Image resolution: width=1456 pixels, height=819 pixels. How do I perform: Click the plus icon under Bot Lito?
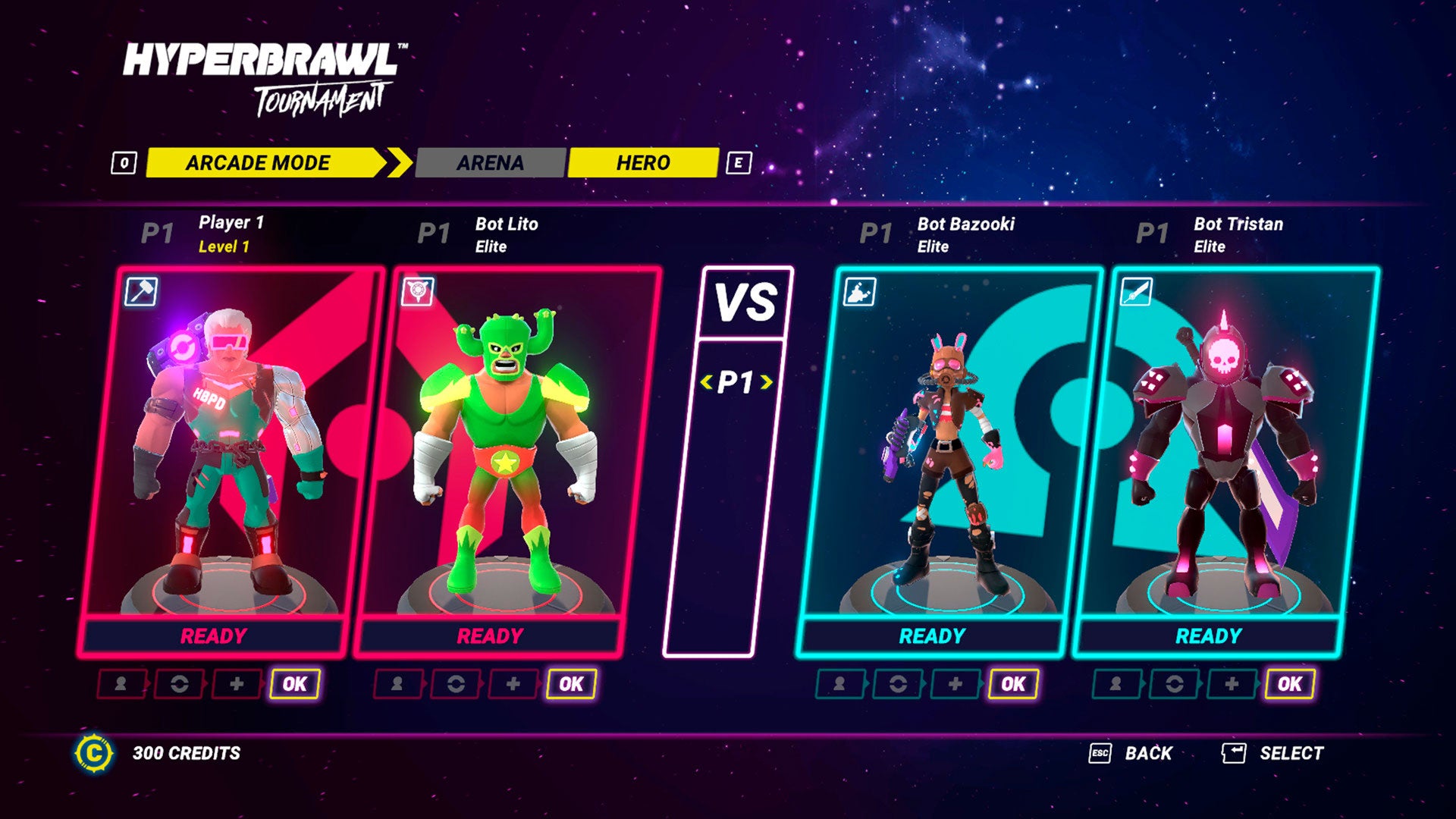513,684
